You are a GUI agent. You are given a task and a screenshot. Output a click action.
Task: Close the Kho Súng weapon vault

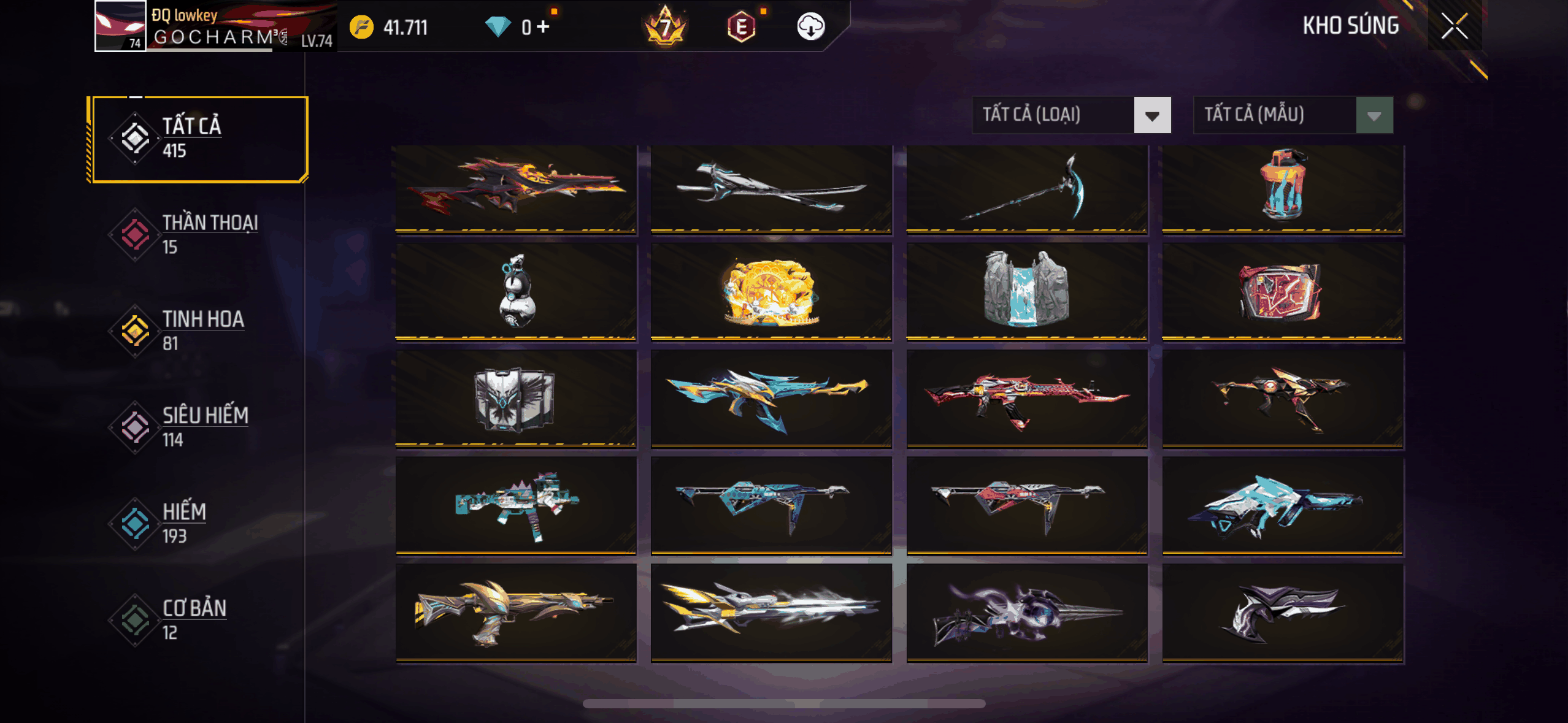click(x=1454, y=26)
